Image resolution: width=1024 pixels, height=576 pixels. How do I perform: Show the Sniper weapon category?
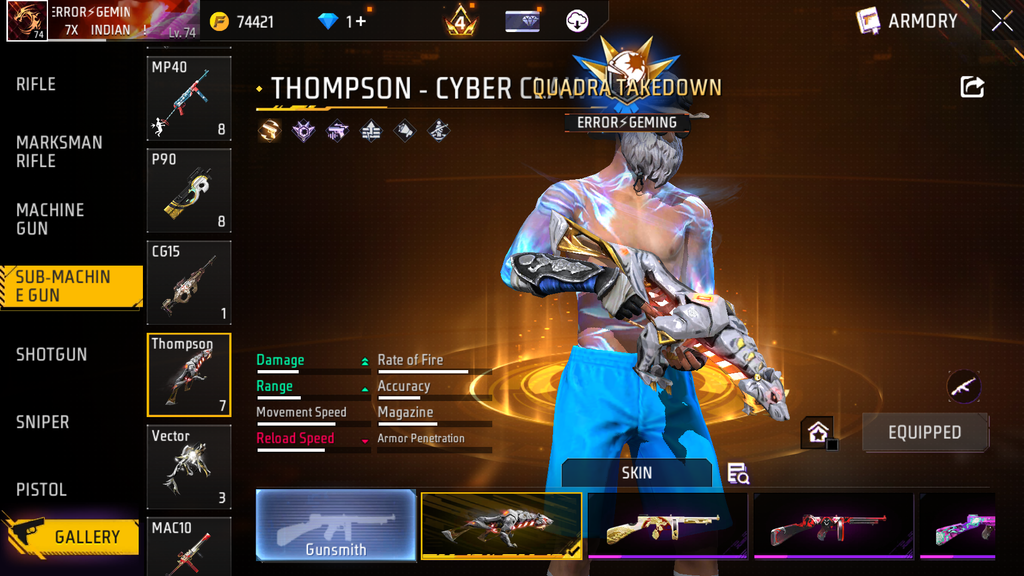pos(43,422)
